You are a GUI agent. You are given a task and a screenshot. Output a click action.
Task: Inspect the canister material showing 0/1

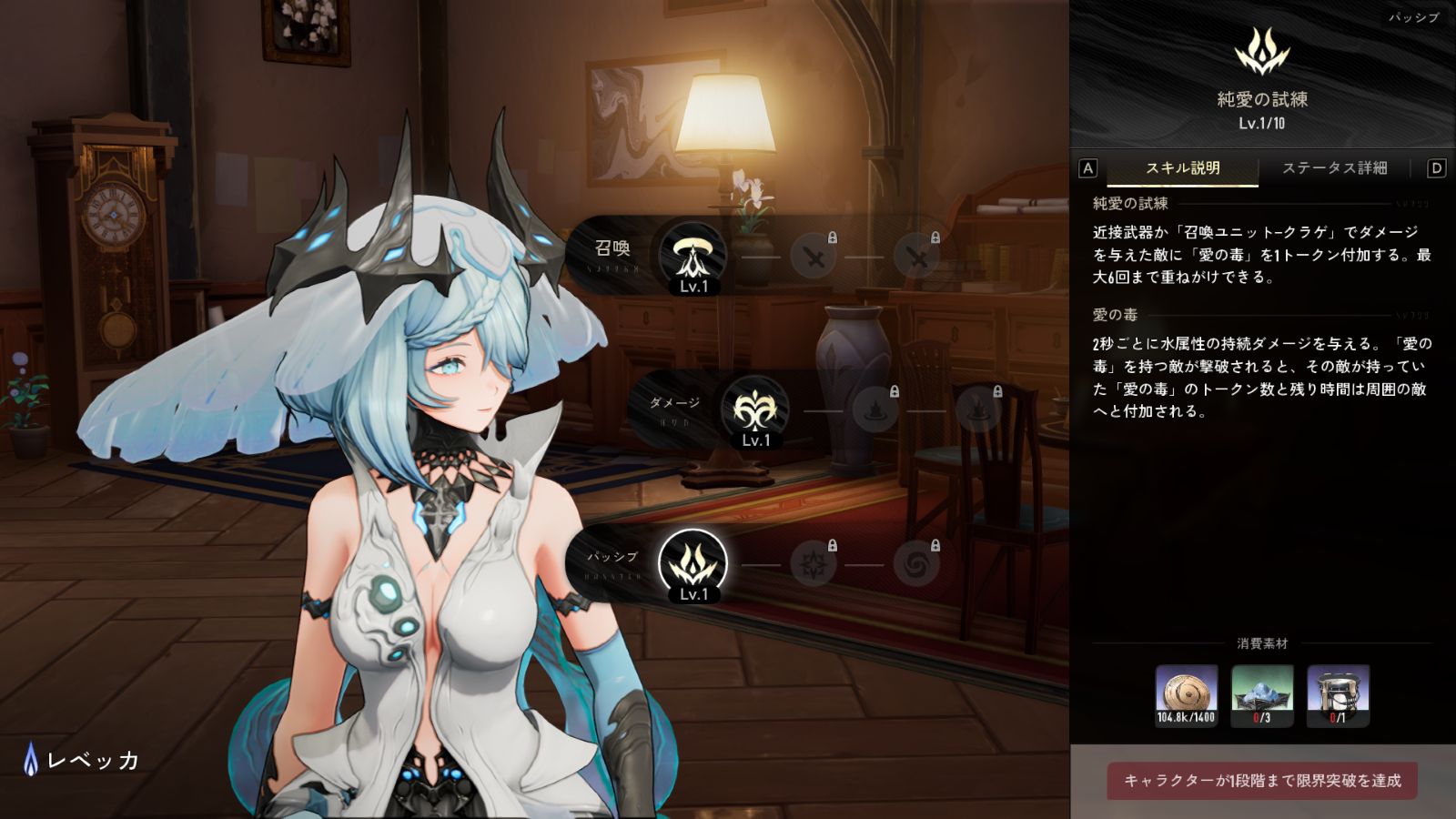[x=1338, y=695]
